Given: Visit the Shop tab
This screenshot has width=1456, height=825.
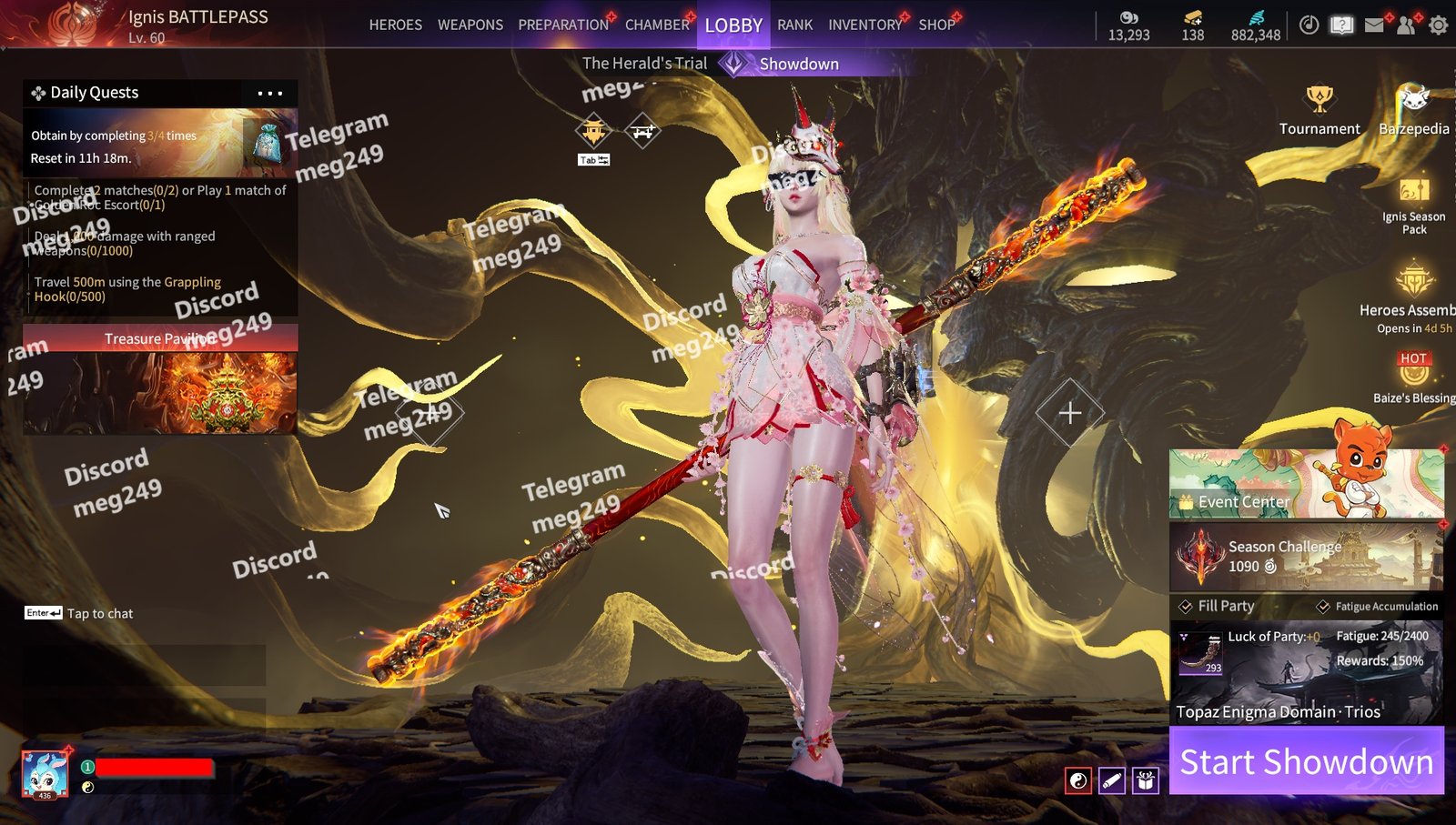Looking at the screenshot, I should click(936, 25).
